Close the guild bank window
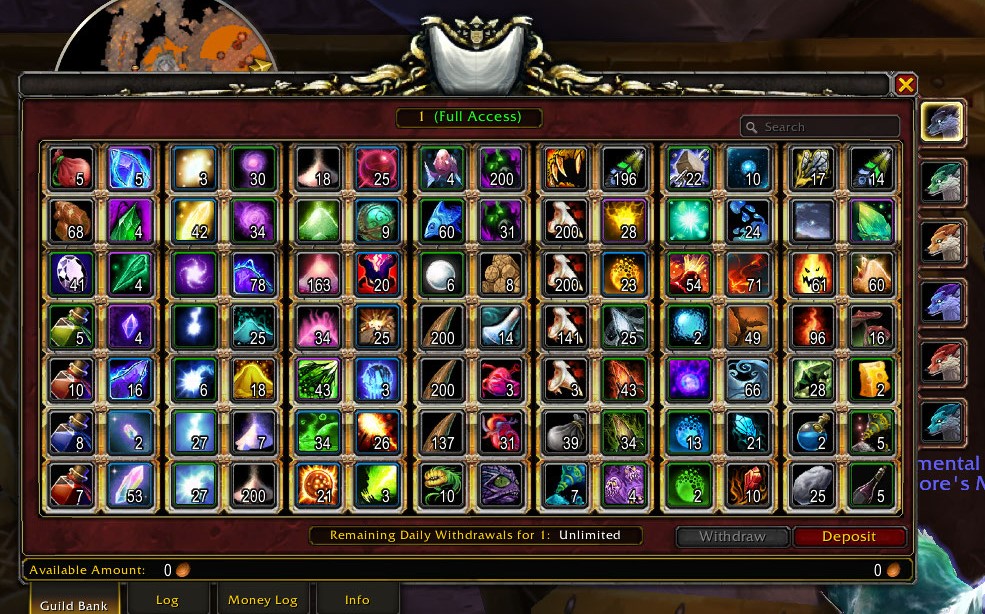 pyautogui.click(x=905, y=85)
